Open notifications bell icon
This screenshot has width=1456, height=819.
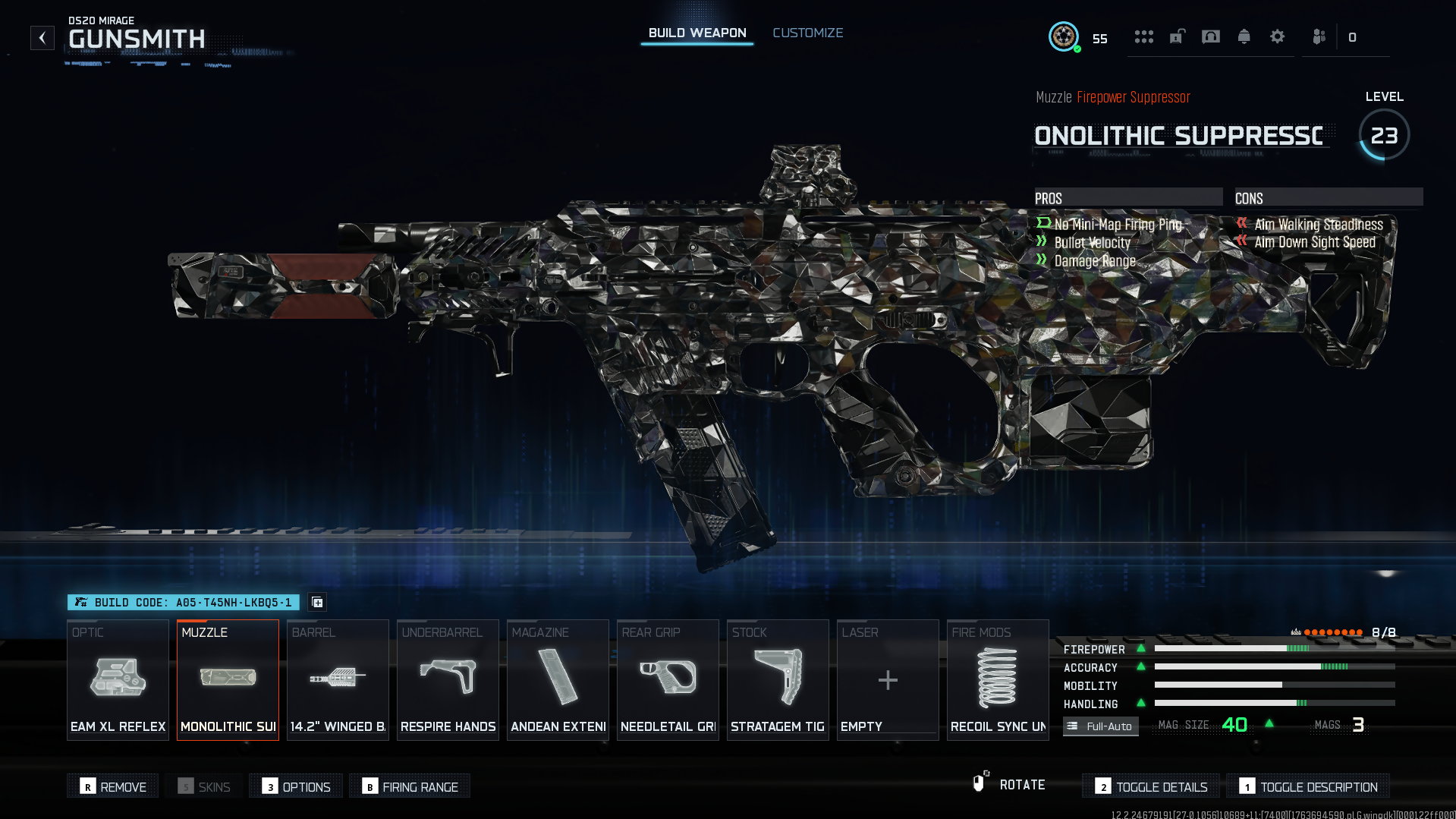(x=1244, y=36)
